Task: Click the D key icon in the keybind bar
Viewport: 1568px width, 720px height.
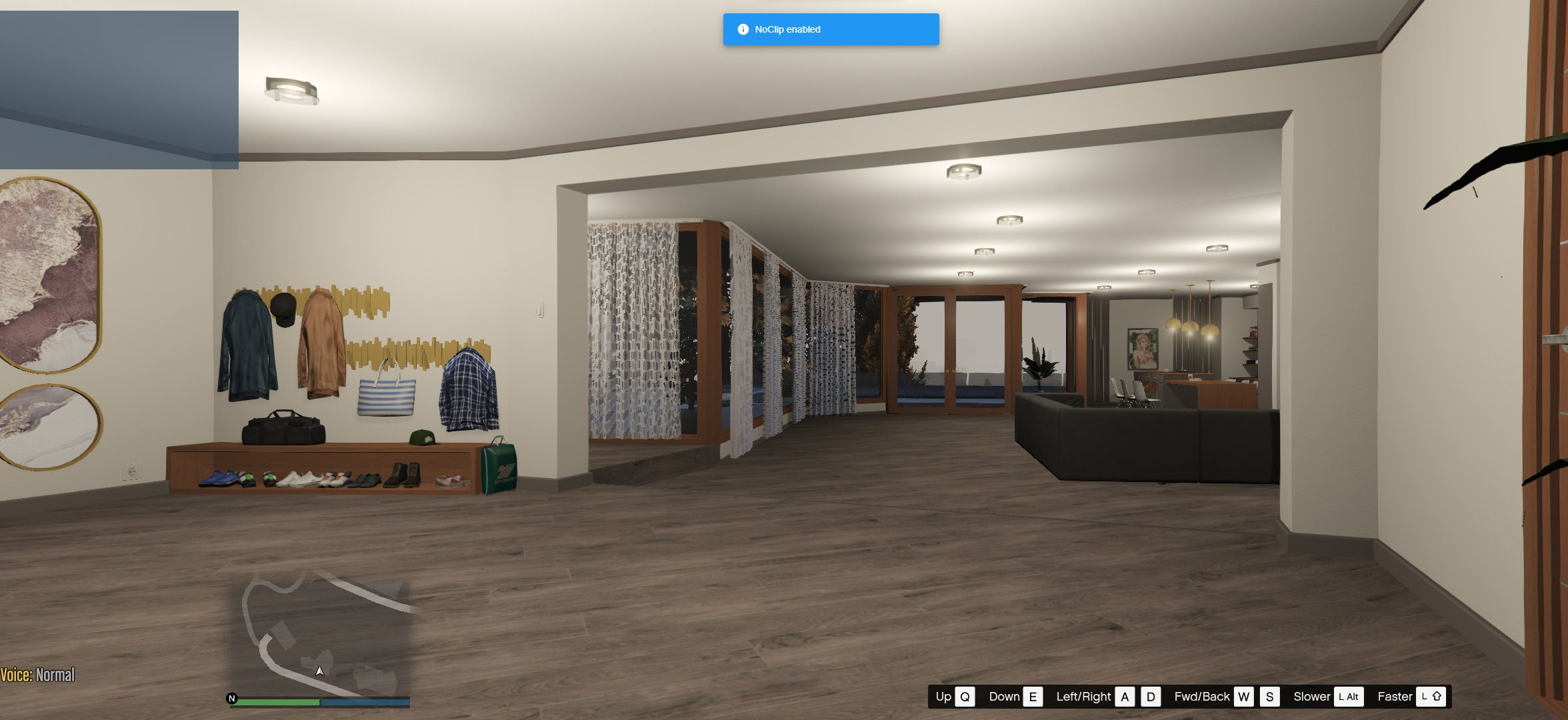Action: [1149, 697]
